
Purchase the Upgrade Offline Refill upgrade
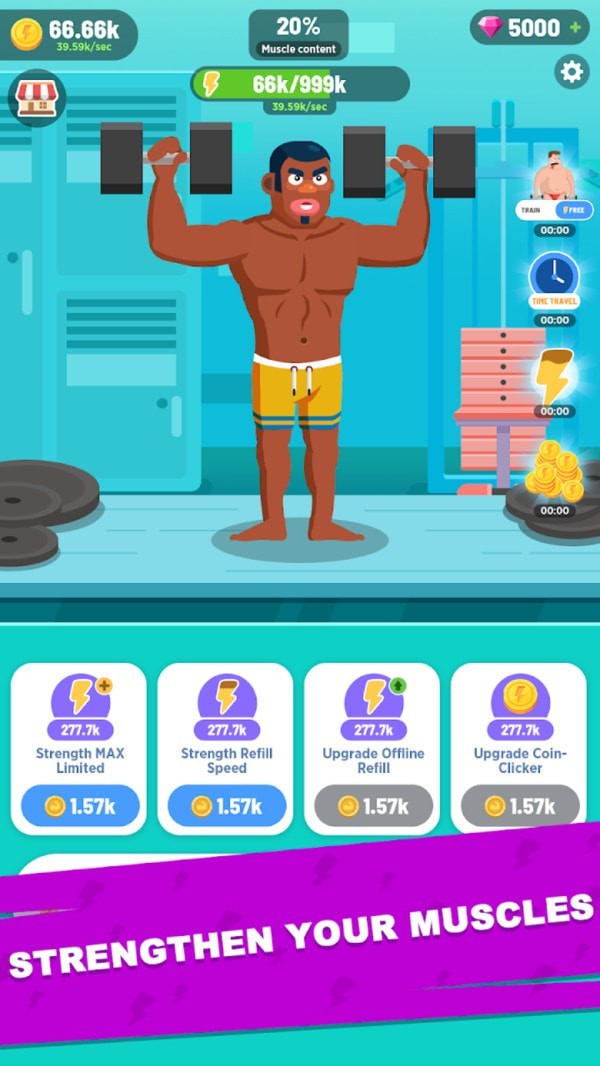pyautogui.click(x=372, y=806)
